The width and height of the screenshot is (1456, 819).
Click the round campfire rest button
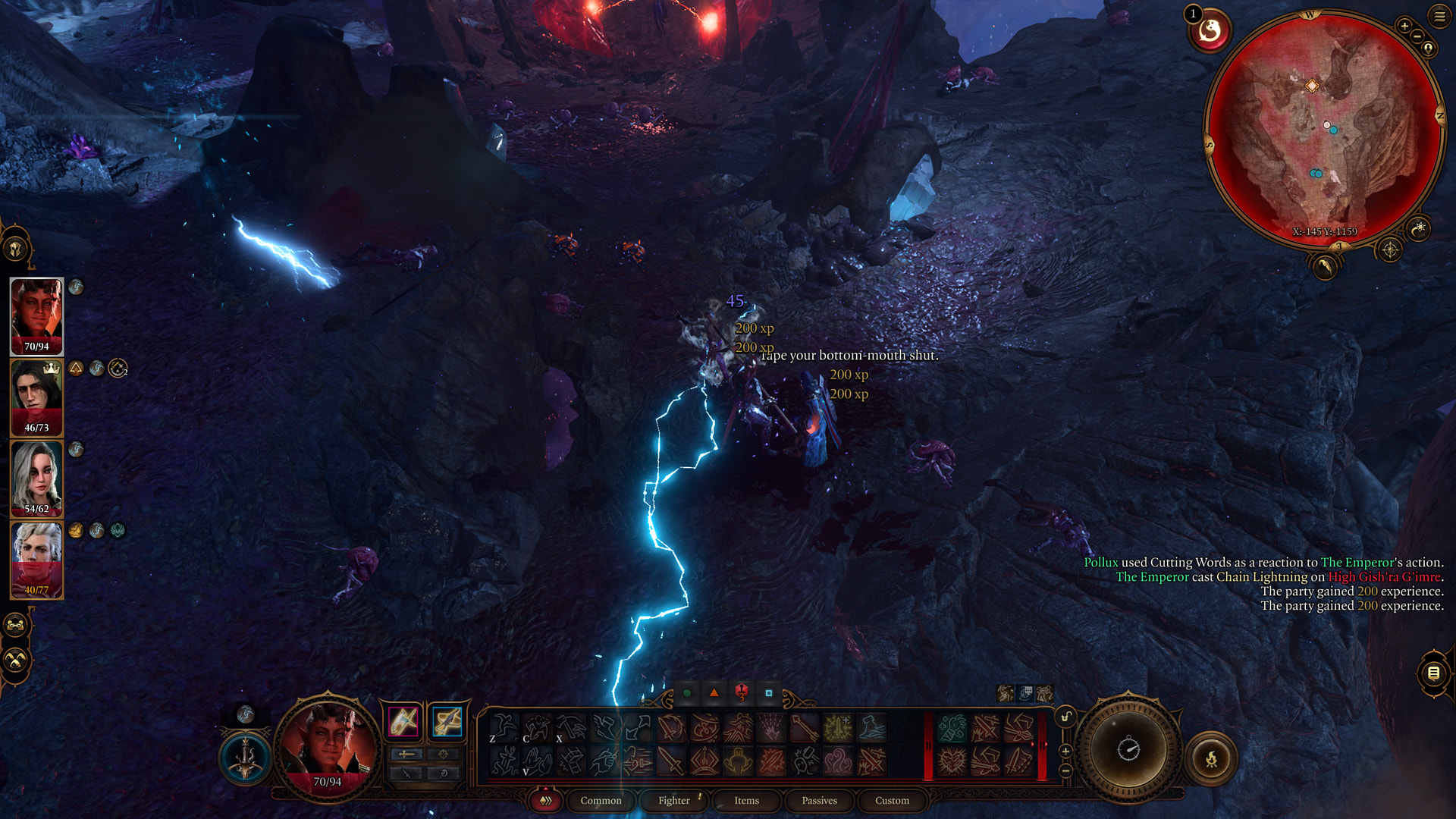tap(1211, 758)
